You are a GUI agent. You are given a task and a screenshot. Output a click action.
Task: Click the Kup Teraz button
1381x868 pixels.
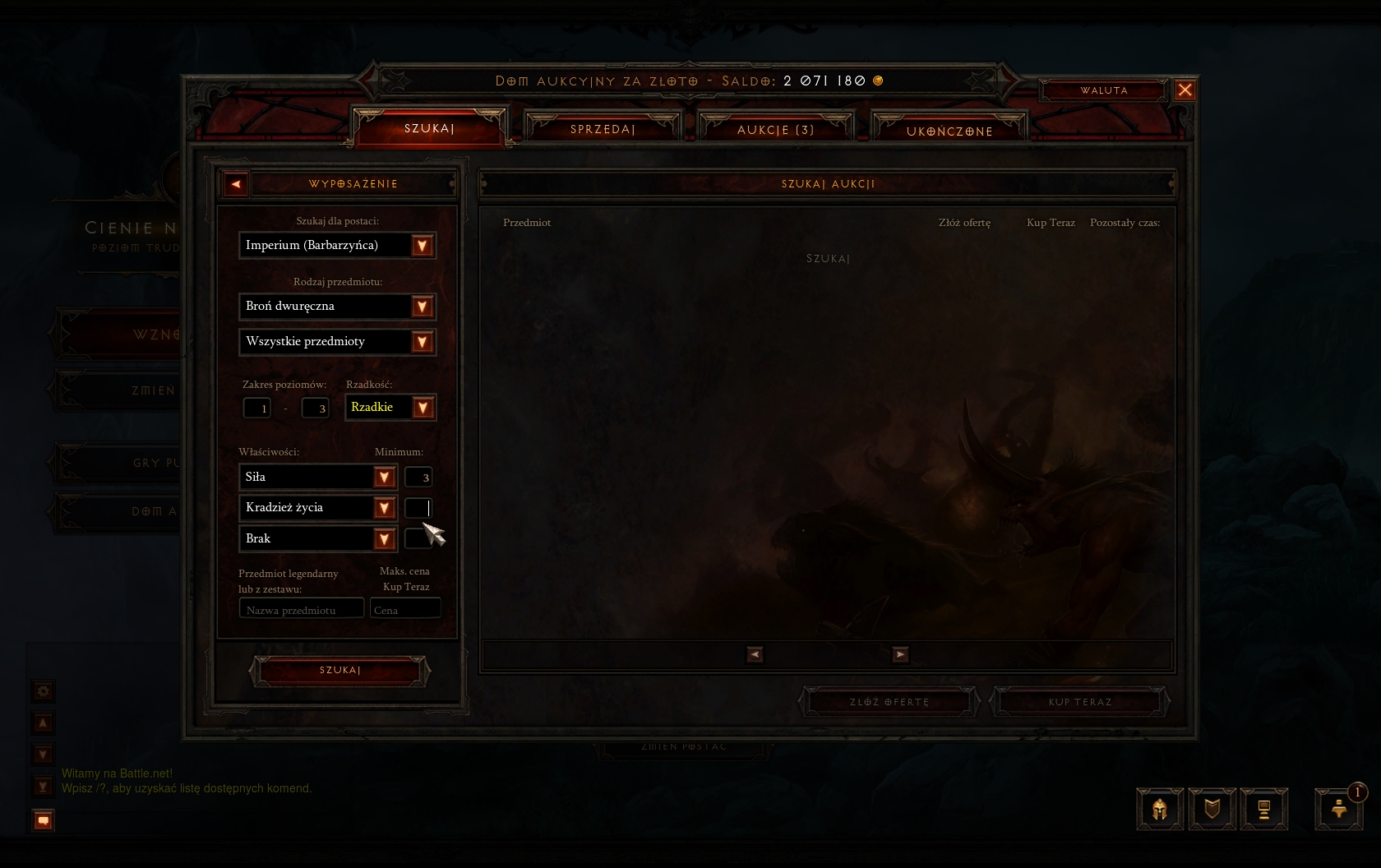pyautogui.click(x=1079, y=702)
